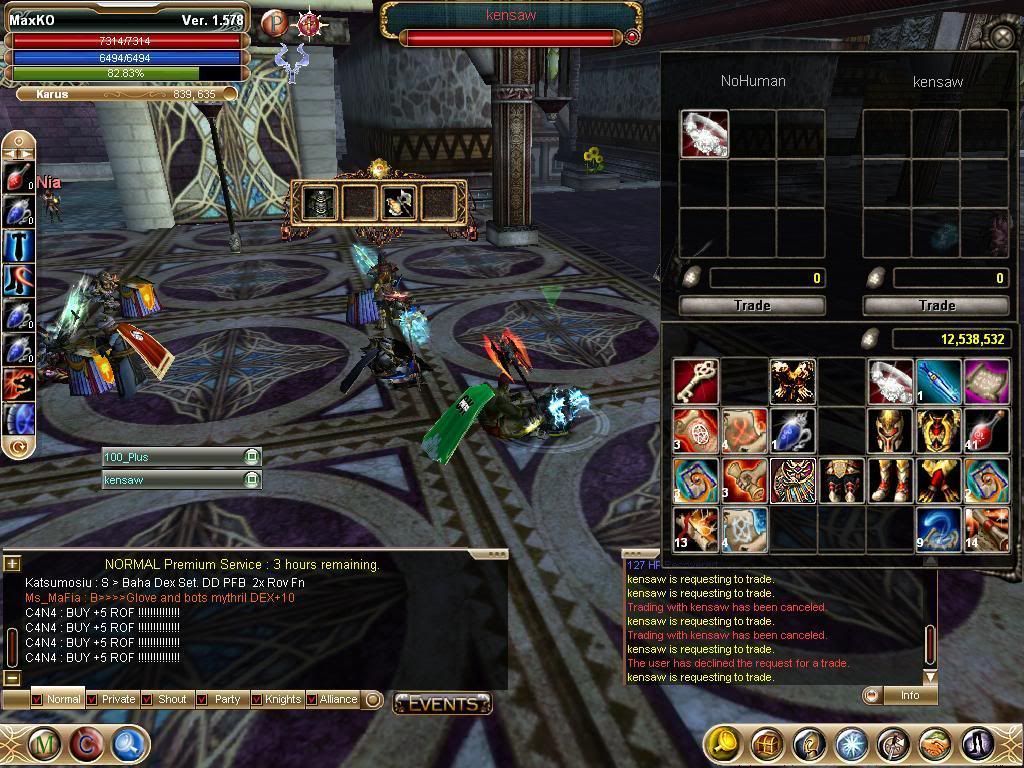This screenshot has height=768, width=1024.
Task: Choose the golden helmet in inventory
Action: tap(890, 430)
